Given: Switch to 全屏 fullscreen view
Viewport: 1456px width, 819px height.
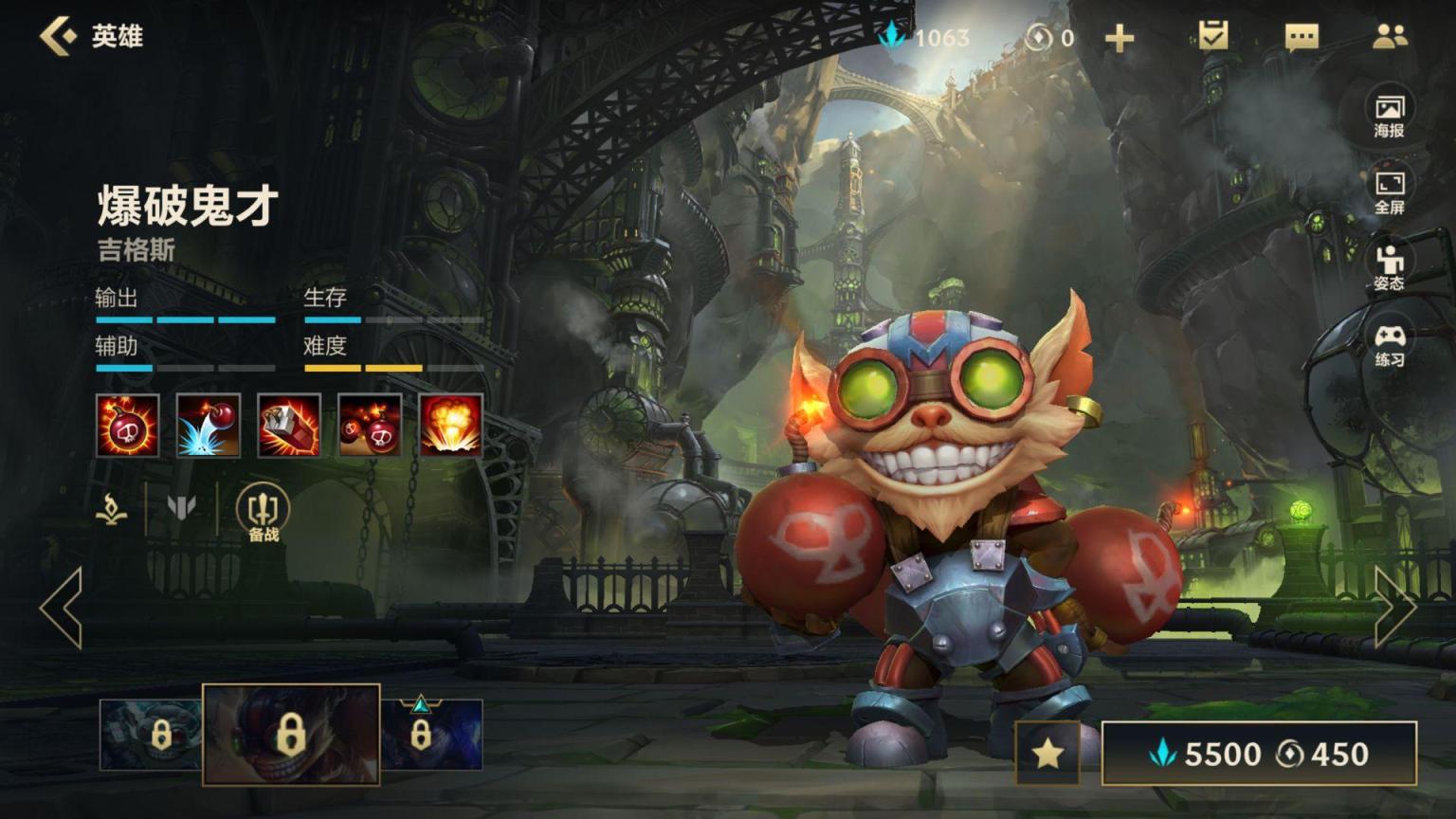Looking at the screenshot, I should pyautogui.click(x=1389, y=192).
